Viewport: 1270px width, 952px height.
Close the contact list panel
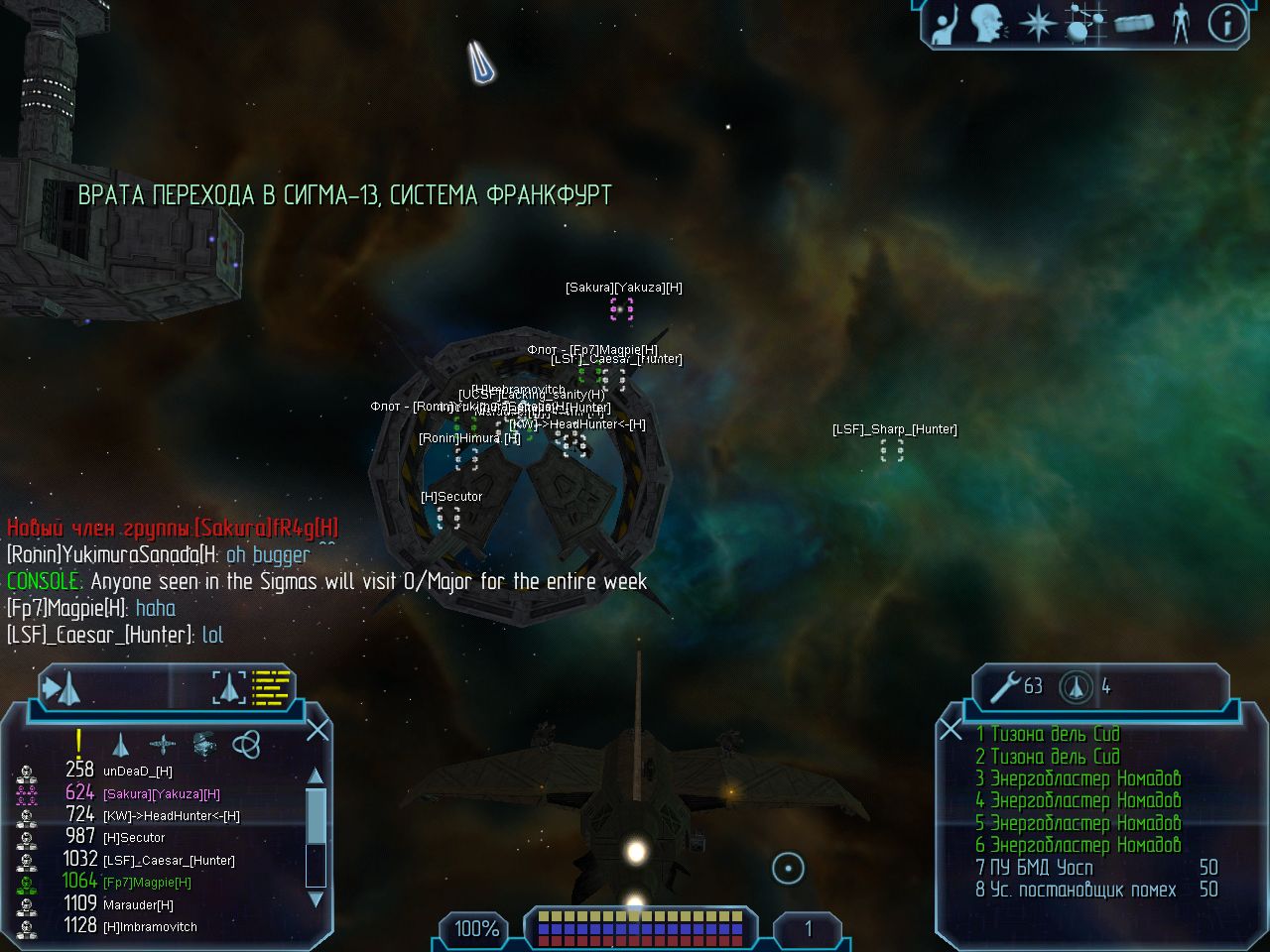pyautogui.click(x=317, y=731)
